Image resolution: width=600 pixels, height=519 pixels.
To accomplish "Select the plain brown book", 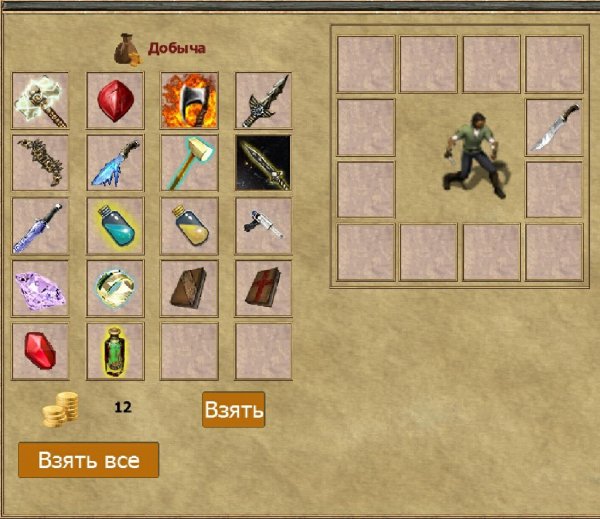I will [189, 289].
